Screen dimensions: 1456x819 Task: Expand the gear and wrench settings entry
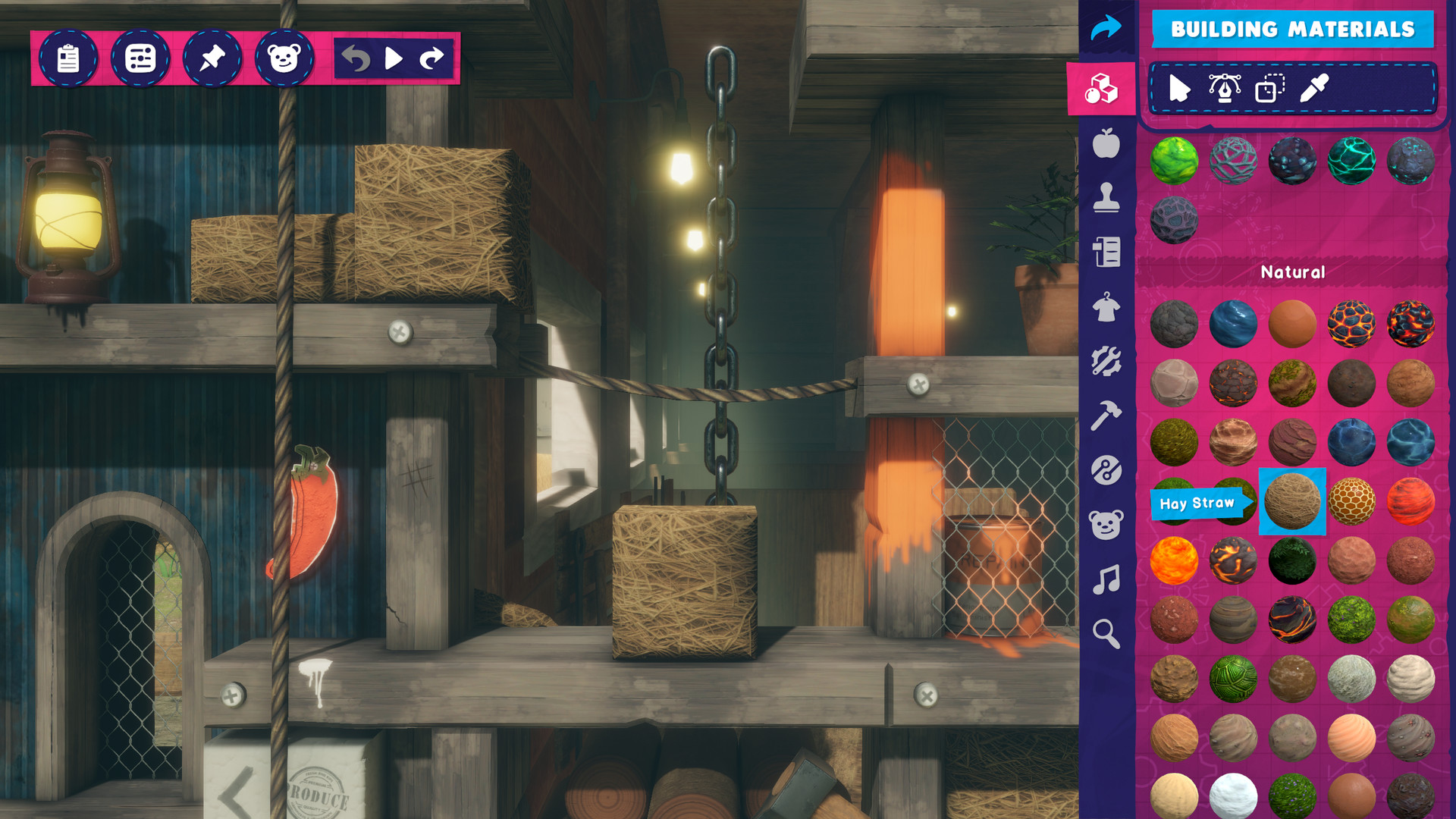point(1106,360)
